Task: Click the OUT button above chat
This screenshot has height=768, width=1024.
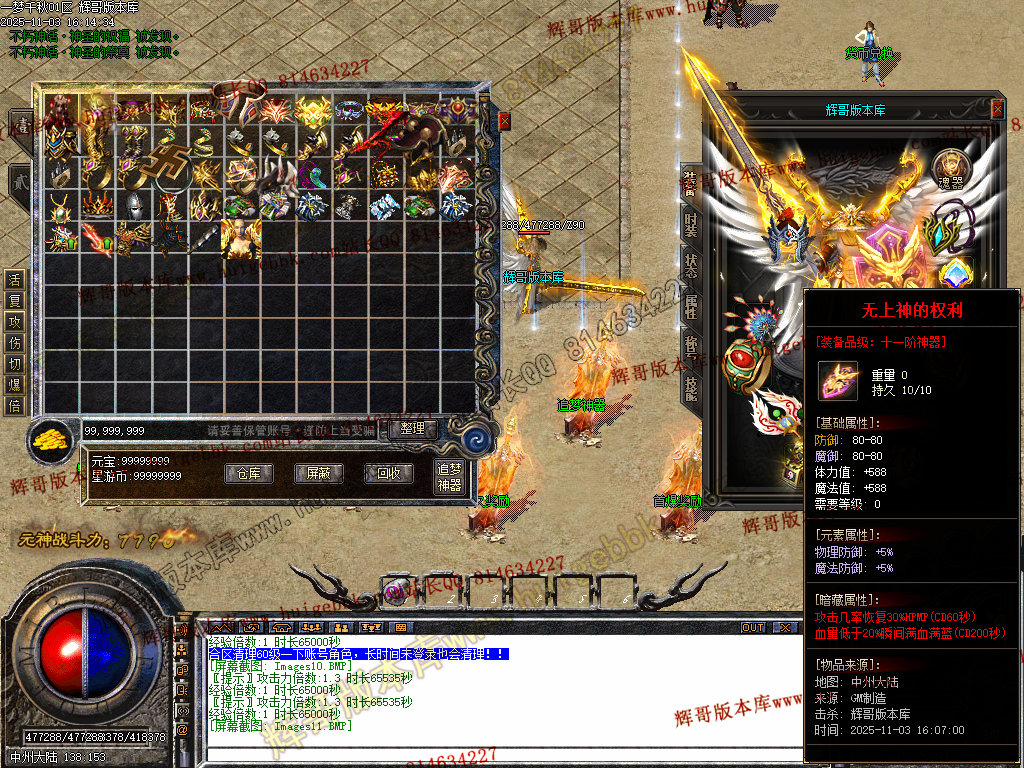Action: click(x=753, y=627)
